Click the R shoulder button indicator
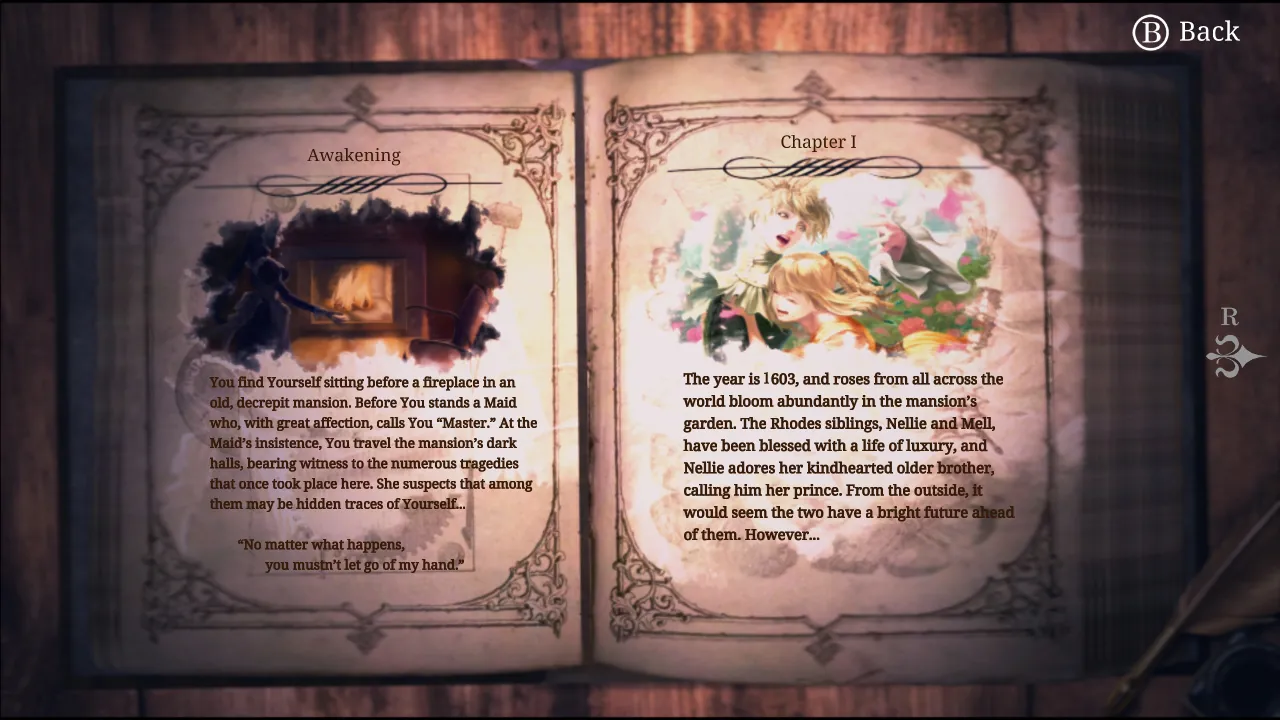This screenshot has width=1280, height=720. tap(1229, 317)
